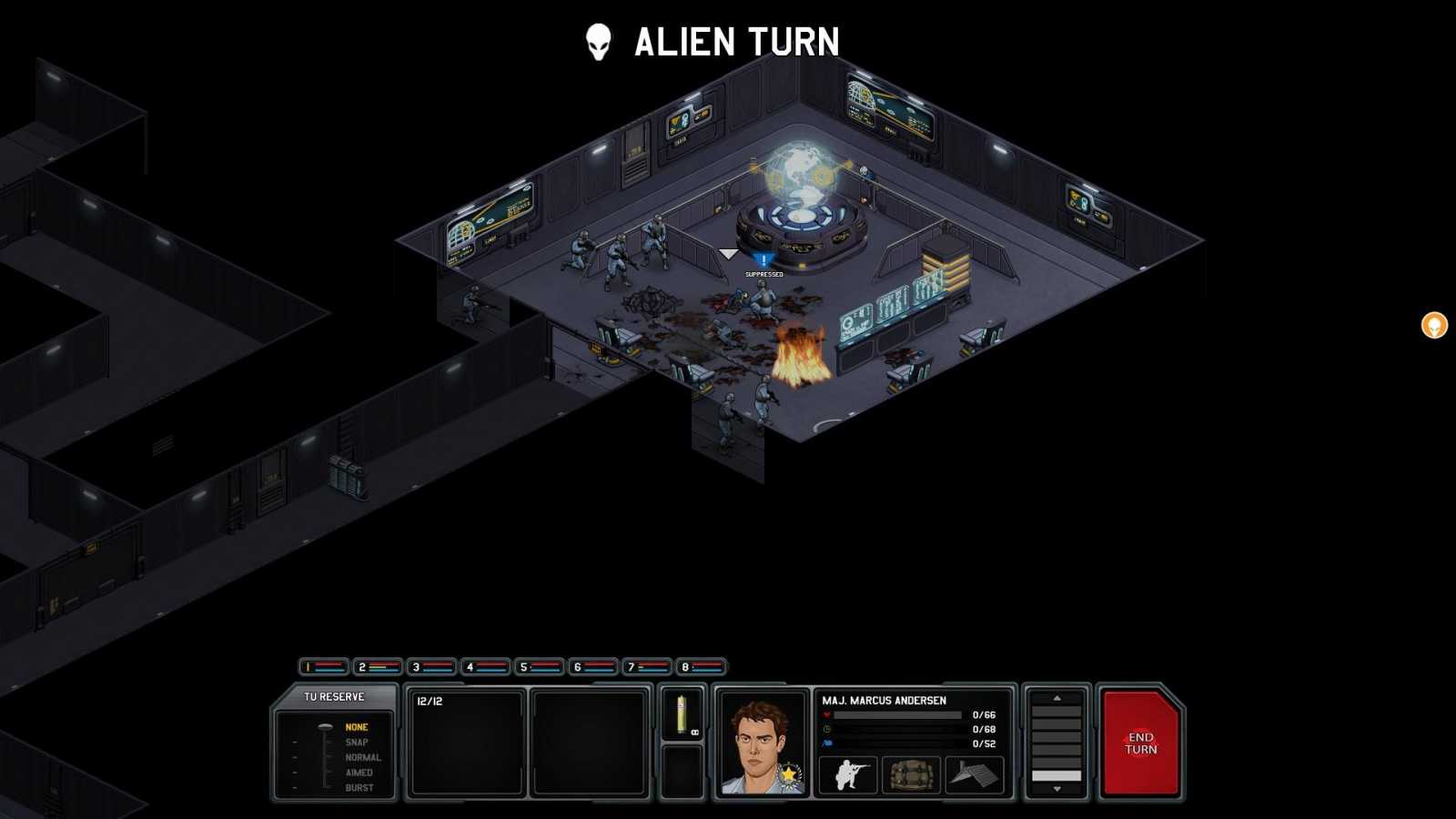Click the blue icon beside the 0/52 bar
The height and width of the screenshot is (819, 1456).
(826, 743)
